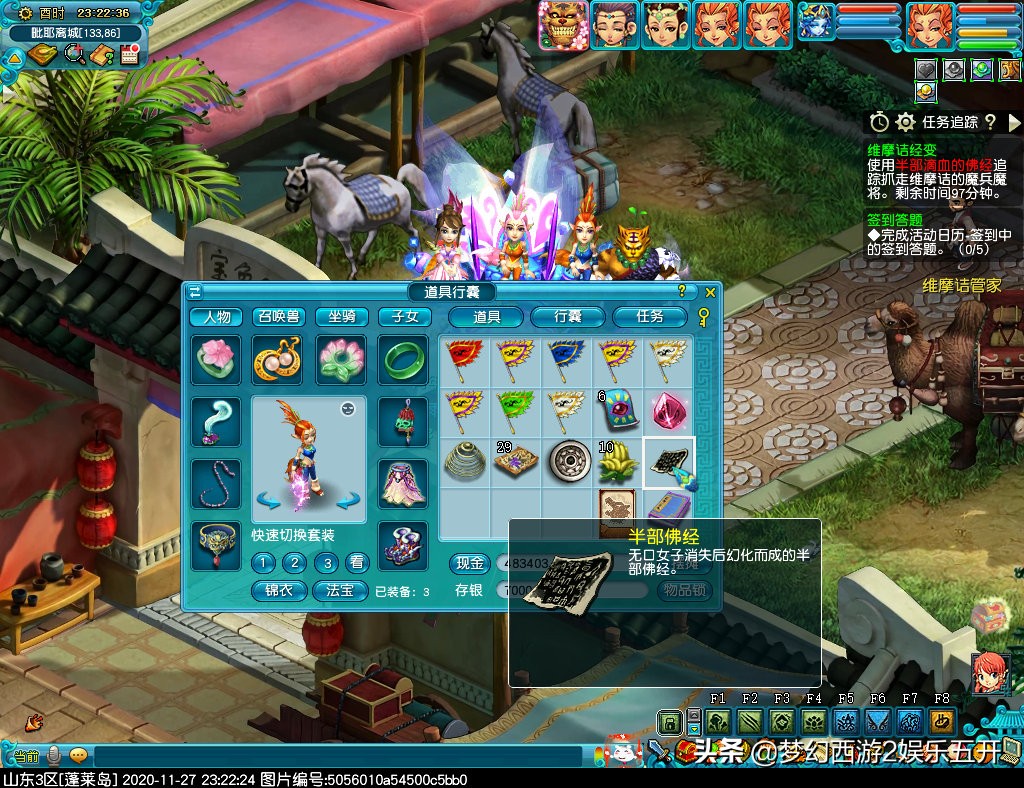Activate the F8 skill shortcut
The image size is (1024, 788).
click(x=941, y=721)
